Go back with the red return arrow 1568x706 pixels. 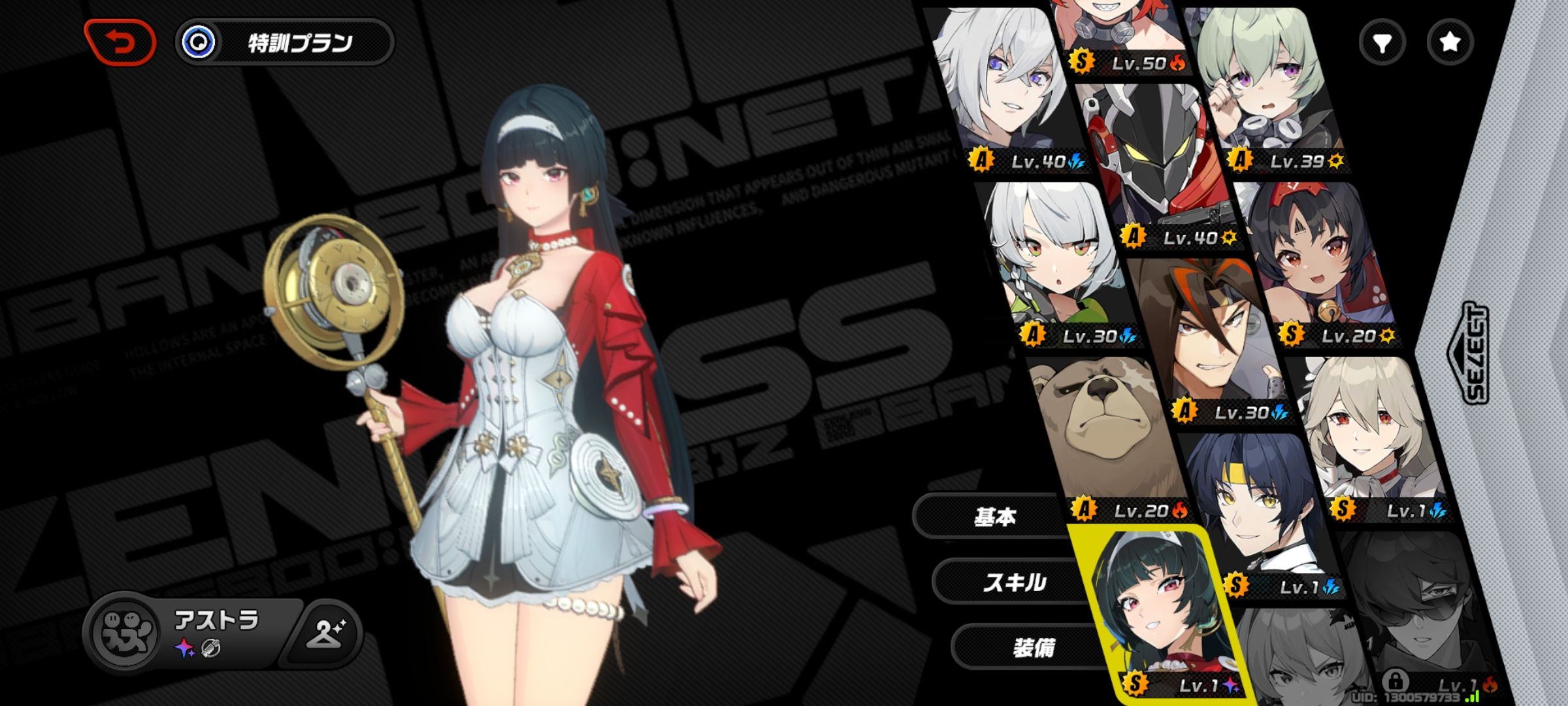[x=120, y=43]
